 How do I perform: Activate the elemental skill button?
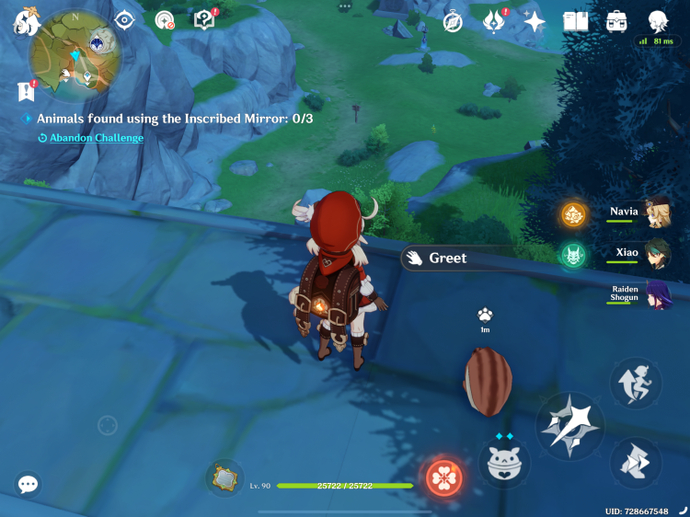tap(504, 464)
